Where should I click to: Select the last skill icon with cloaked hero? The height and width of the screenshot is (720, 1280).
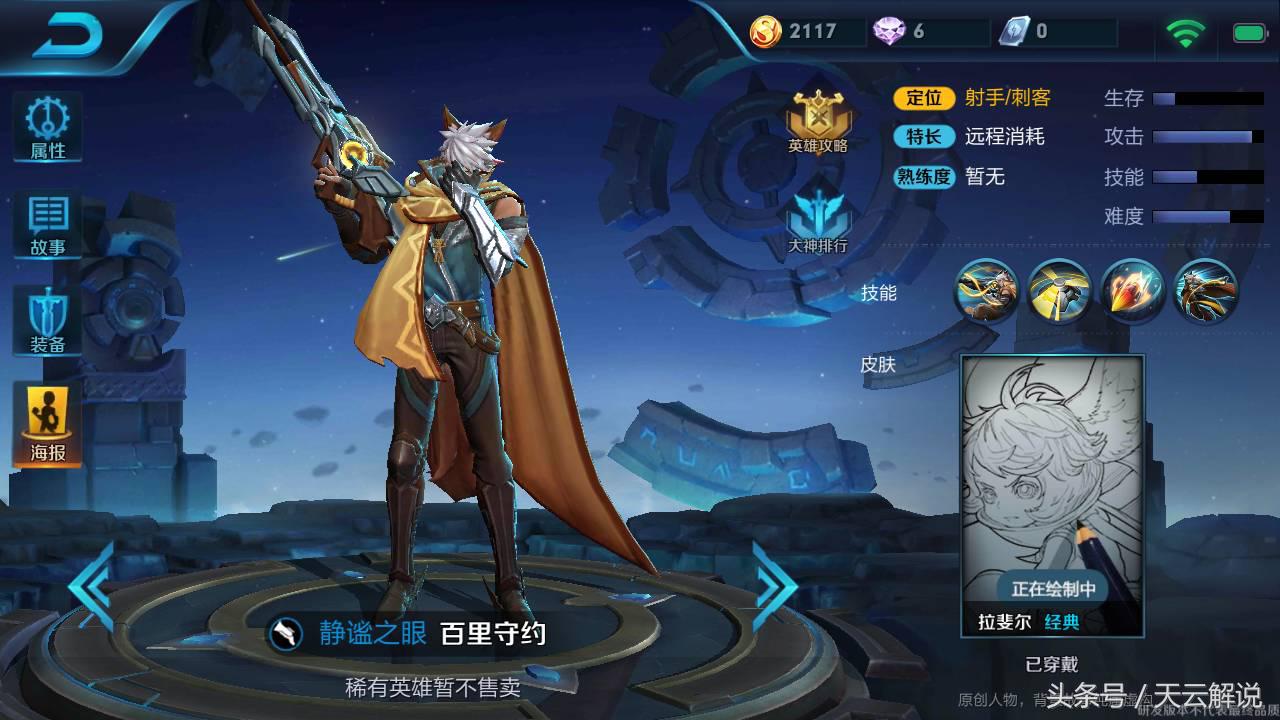1205,291
